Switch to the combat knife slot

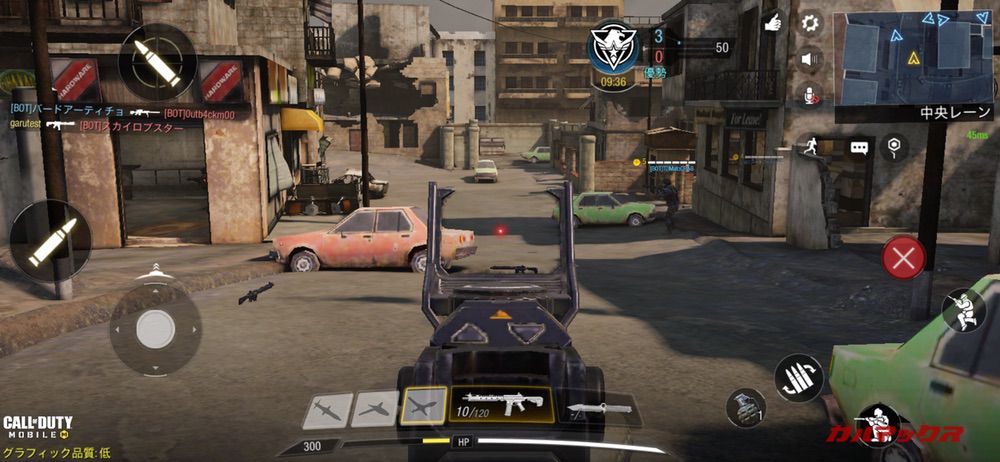click(x=600, y=408)
